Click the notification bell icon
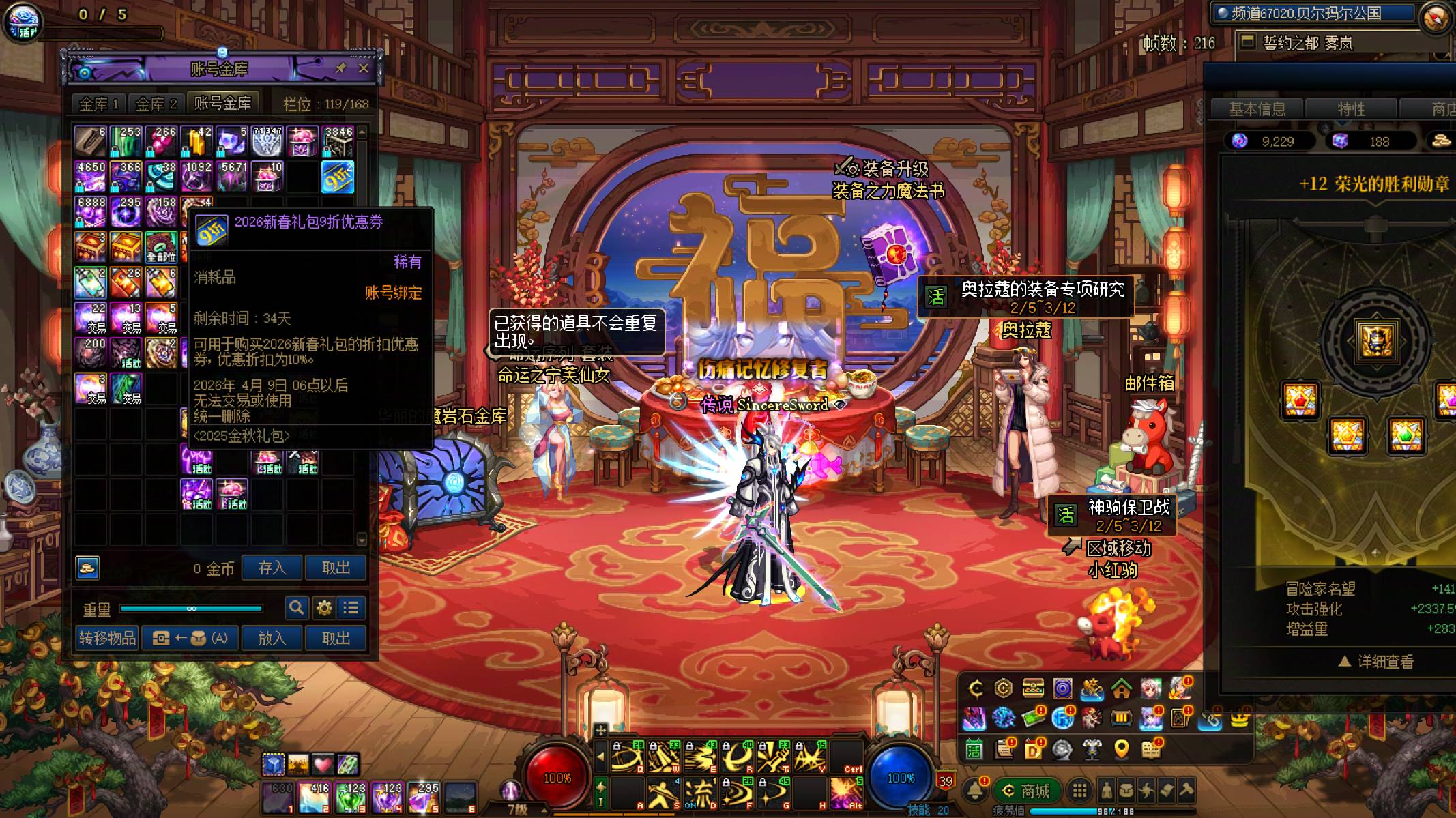Image resolution: width=1456 pixels, height=818 pixels. click(x=975, y=790)
